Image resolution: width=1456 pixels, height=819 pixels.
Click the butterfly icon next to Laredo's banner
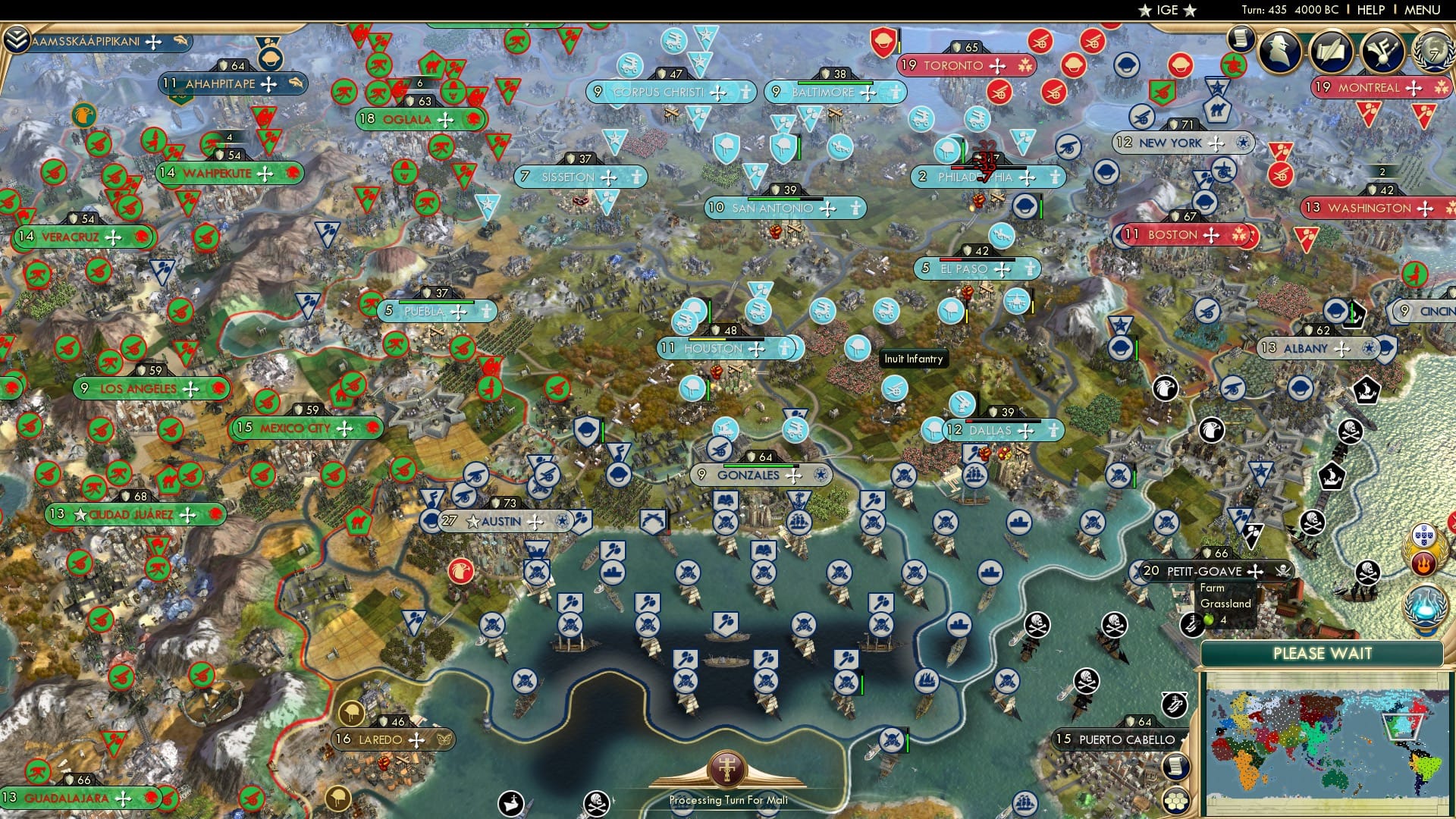444,740
